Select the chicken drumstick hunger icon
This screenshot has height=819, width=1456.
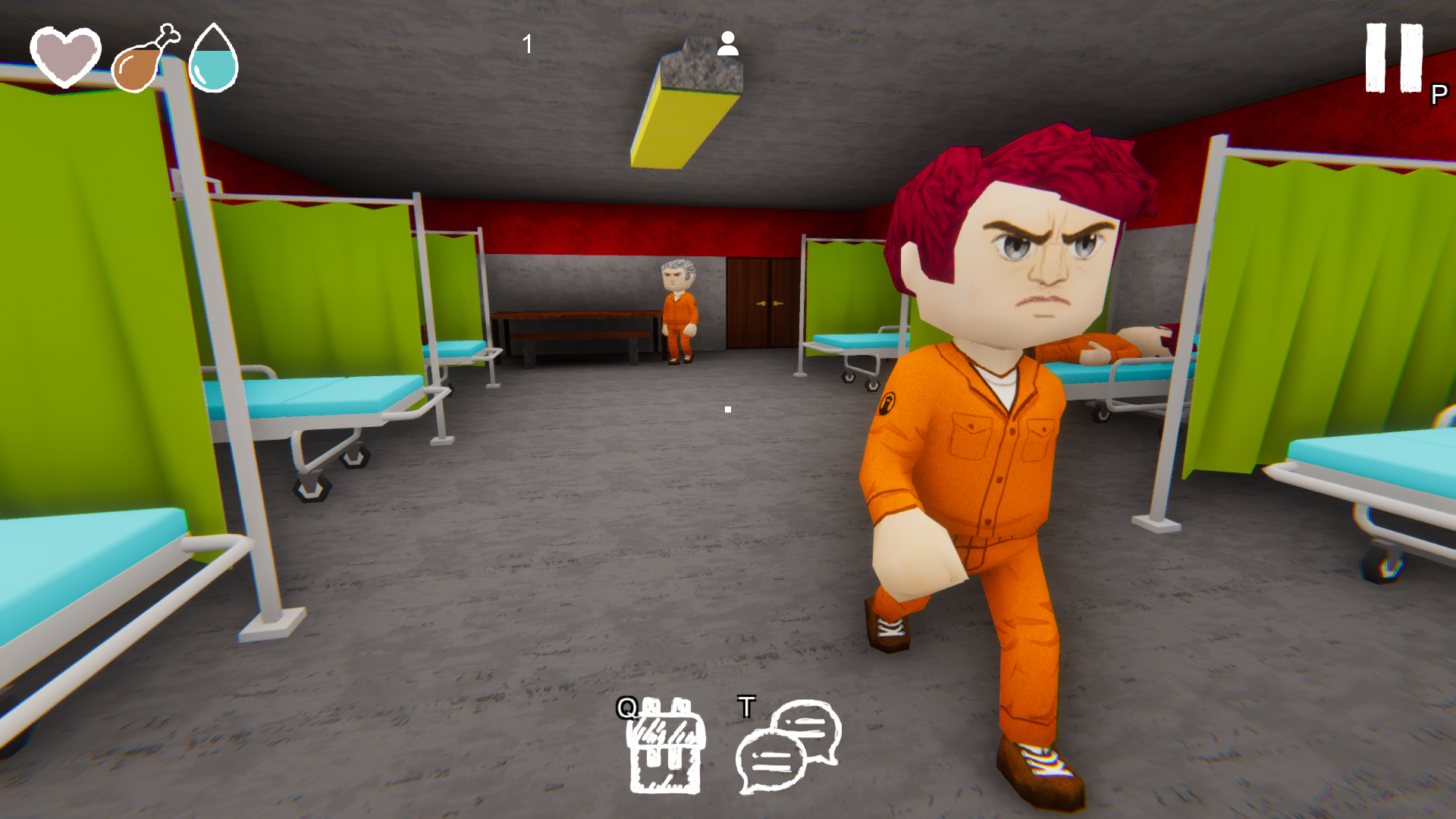click(144, 62)
